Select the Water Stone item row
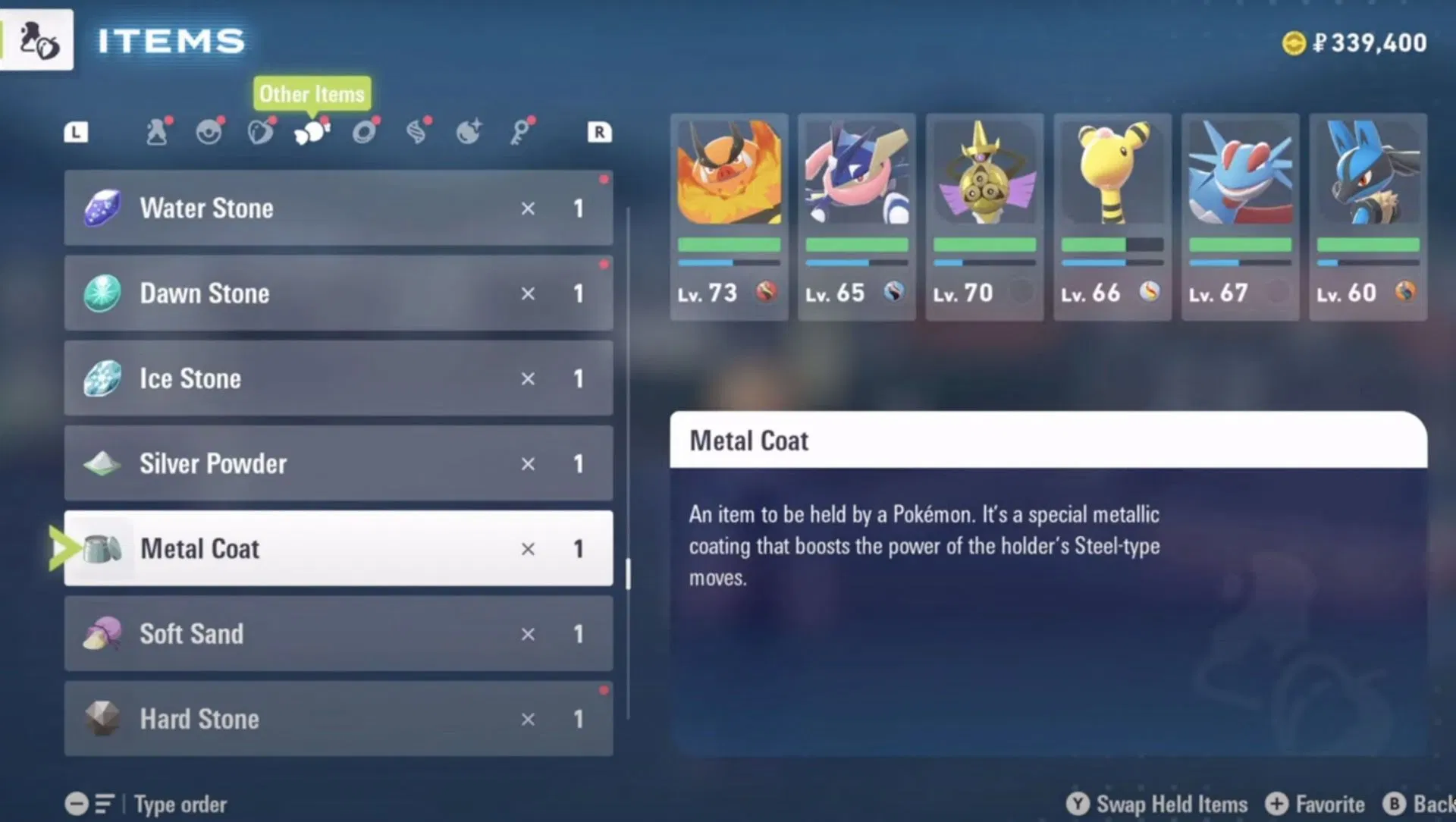The height and width of the screenshot is (822, 1456). point(338,208)
